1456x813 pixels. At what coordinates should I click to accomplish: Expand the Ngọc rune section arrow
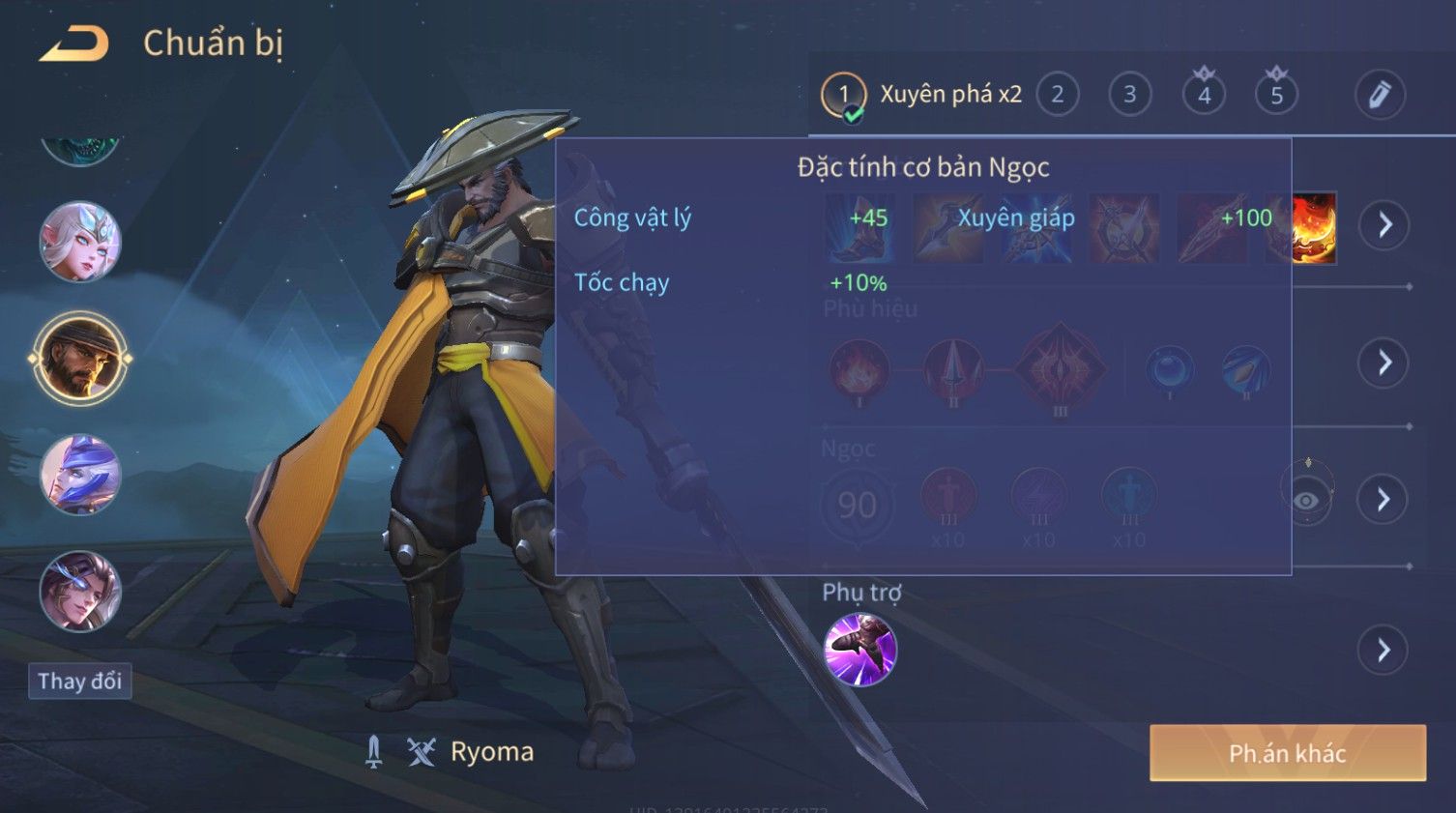pos(1384,499)
